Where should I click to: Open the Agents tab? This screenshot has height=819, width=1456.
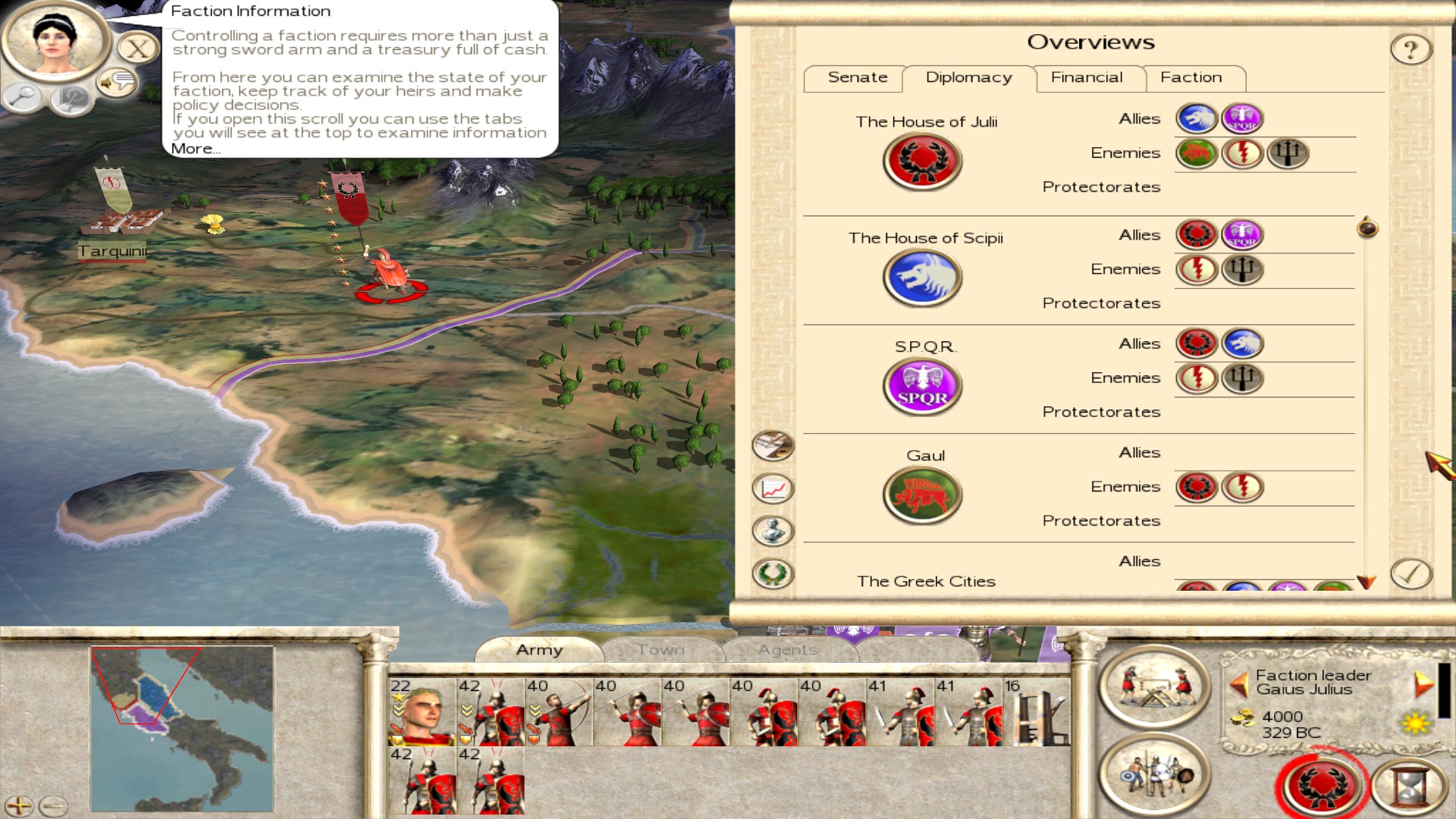[787, 650]
